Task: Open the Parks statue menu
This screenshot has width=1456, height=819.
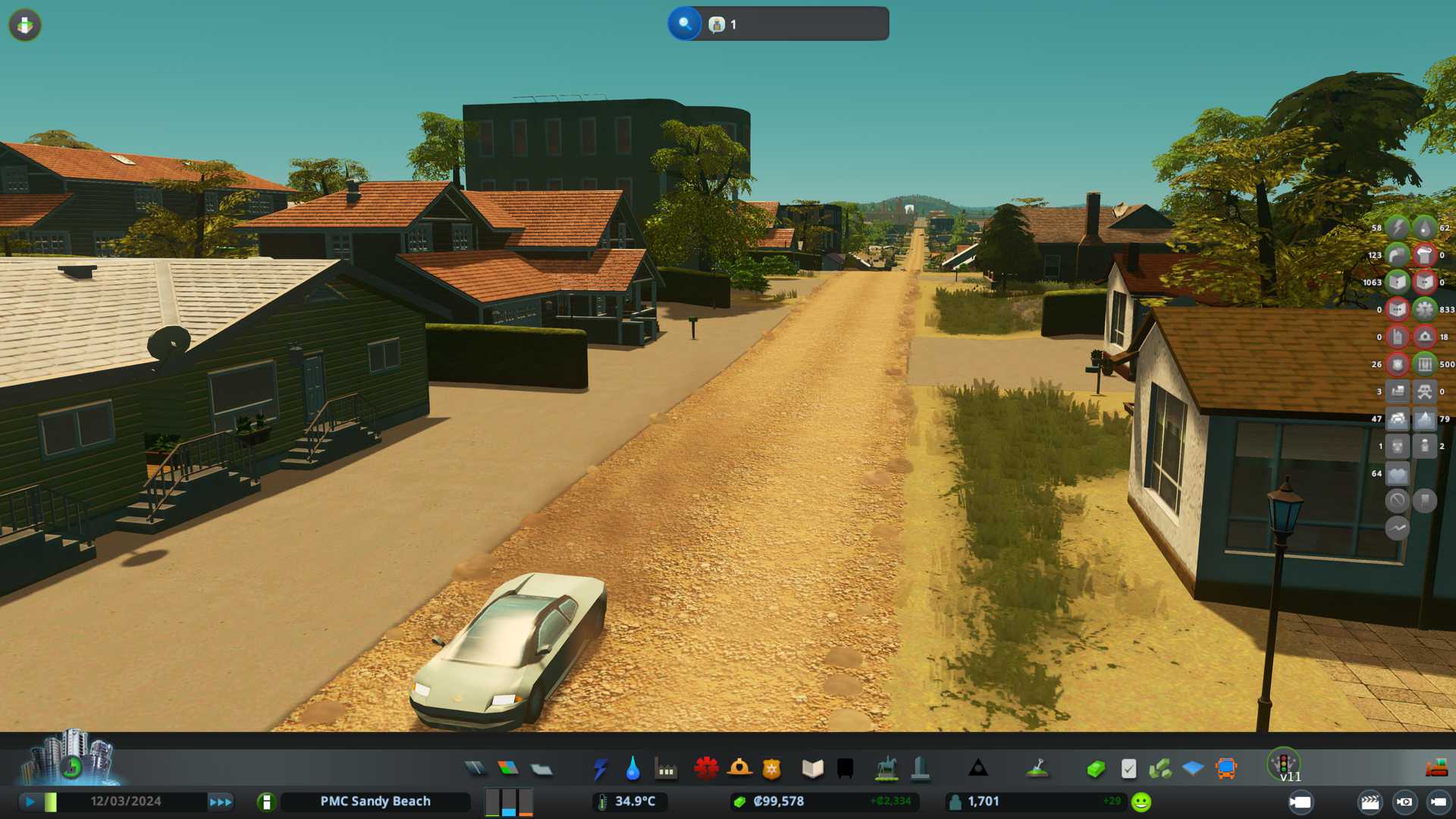Action: click(x=886, y=769)
